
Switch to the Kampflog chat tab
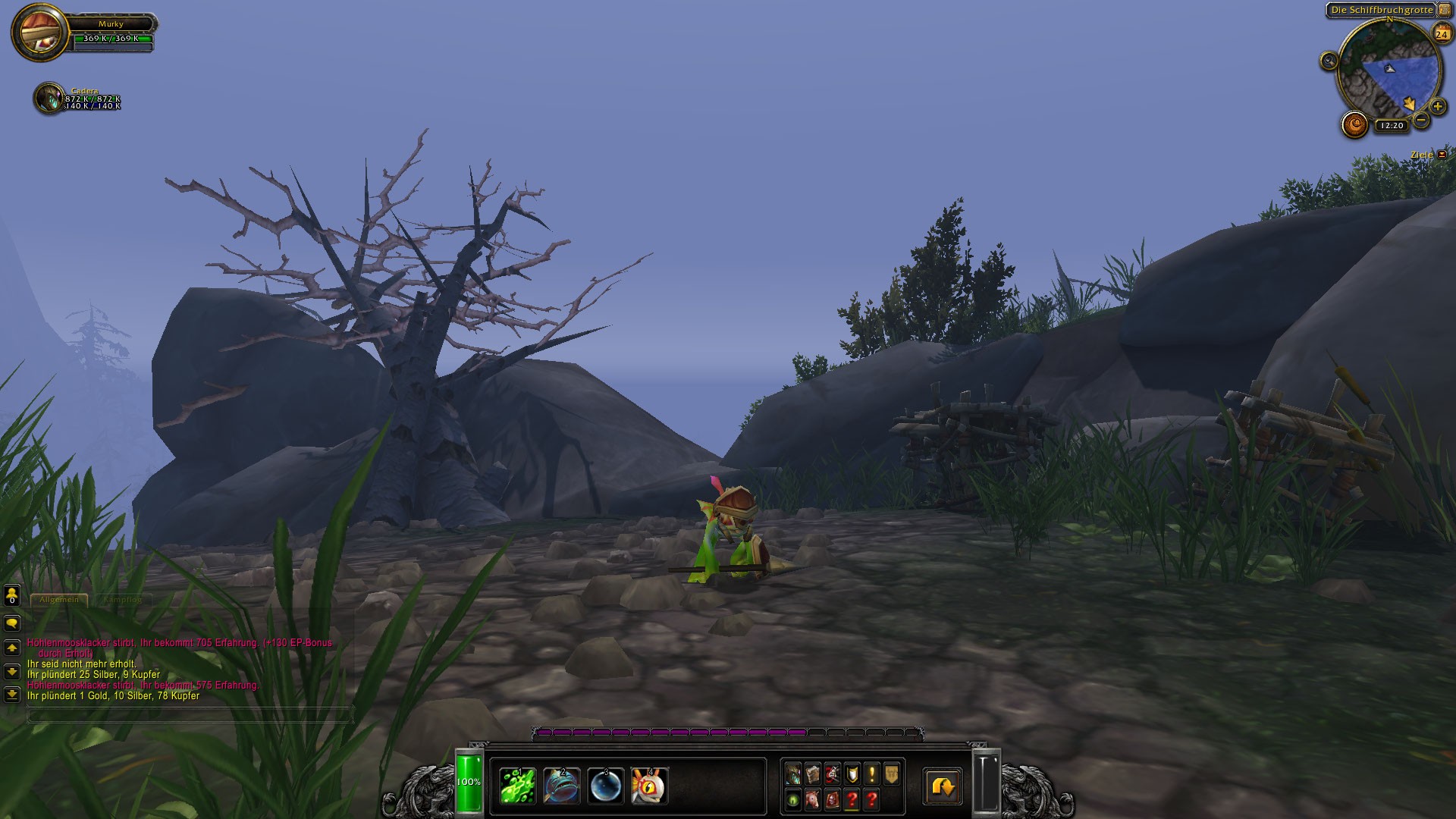[x=122, y=599]
